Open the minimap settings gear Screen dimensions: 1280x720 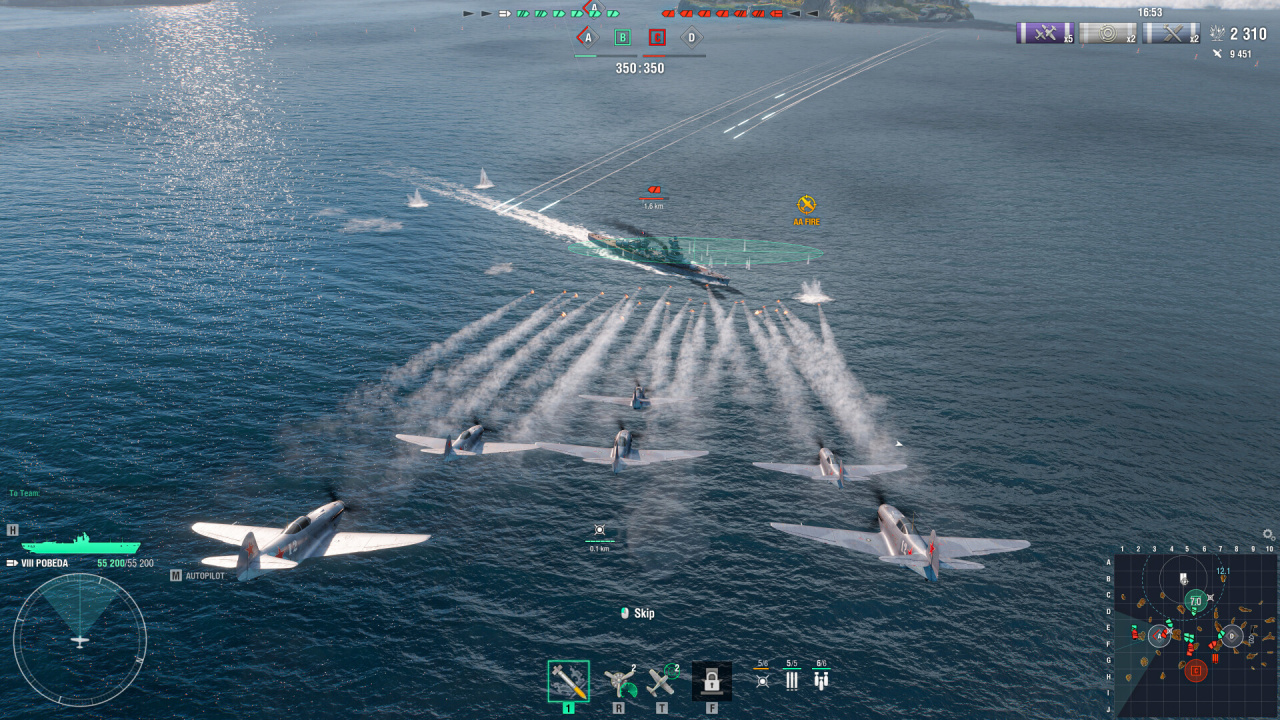coord(1268,535)
